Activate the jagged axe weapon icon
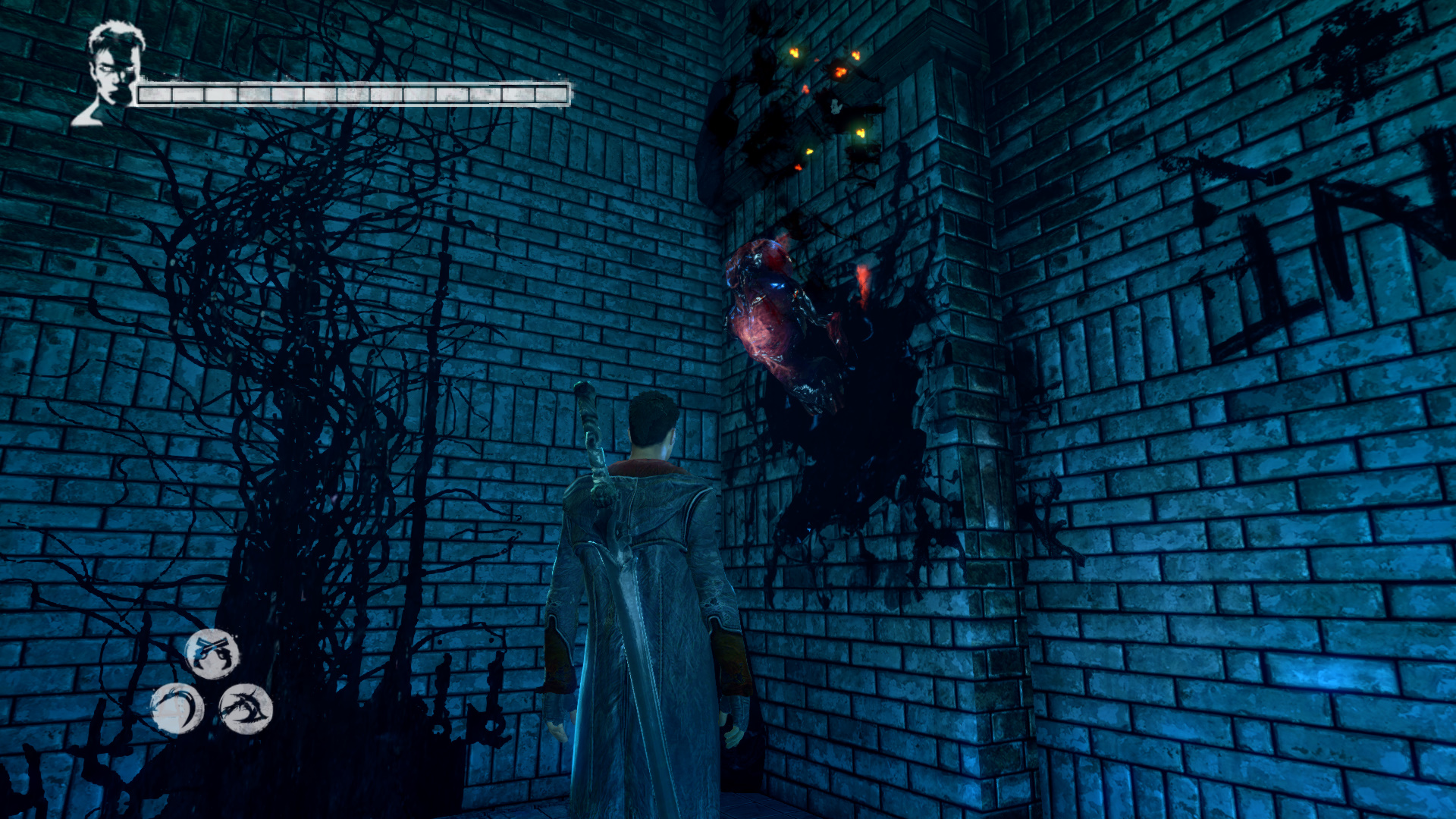 [x=246, y=709]
